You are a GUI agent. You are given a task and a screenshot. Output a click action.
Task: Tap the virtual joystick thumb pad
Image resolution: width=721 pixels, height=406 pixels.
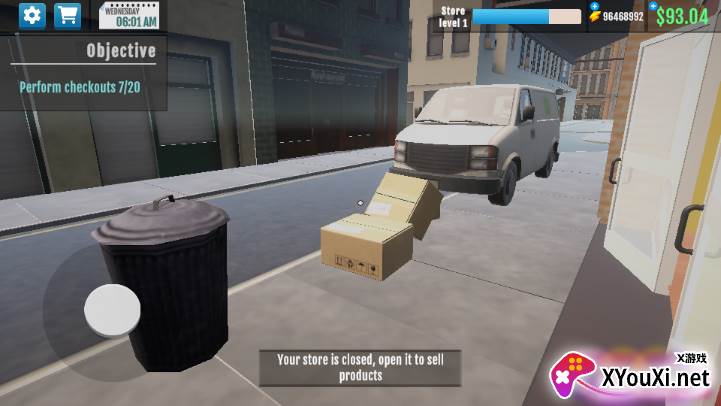click(112, 310)
